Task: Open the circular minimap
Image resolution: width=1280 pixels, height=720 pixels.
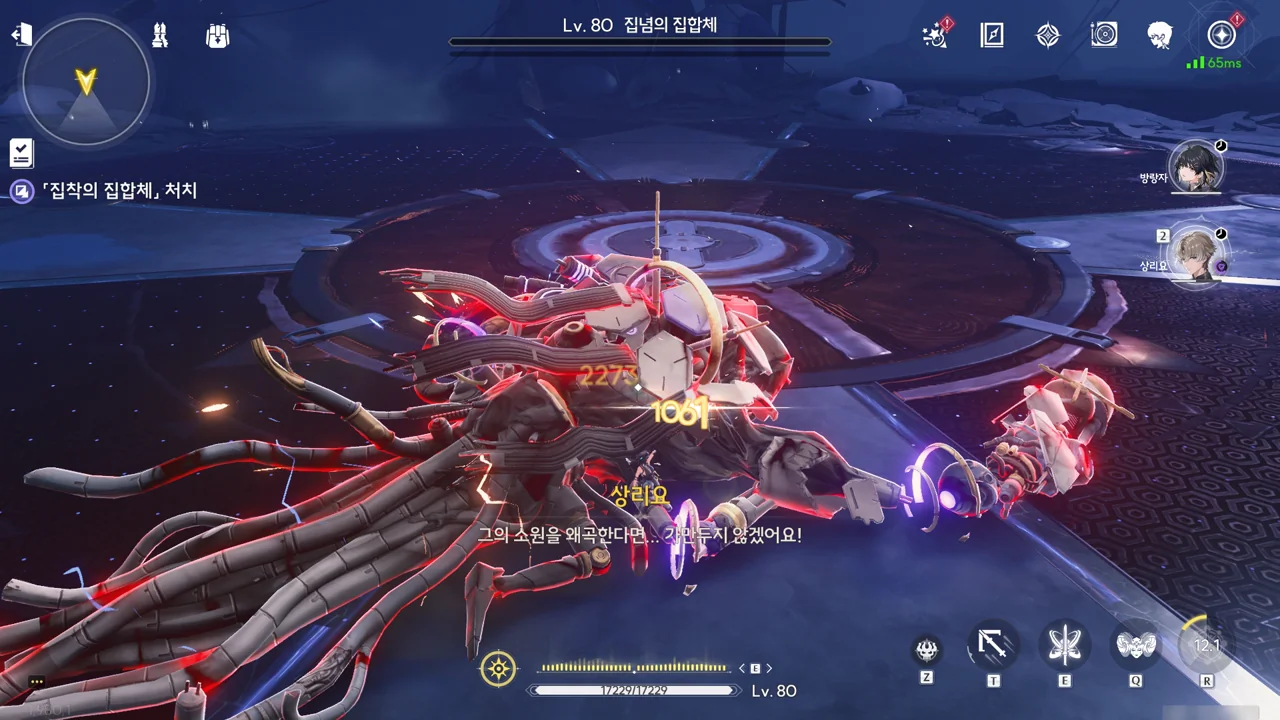Action: [86, 81]
